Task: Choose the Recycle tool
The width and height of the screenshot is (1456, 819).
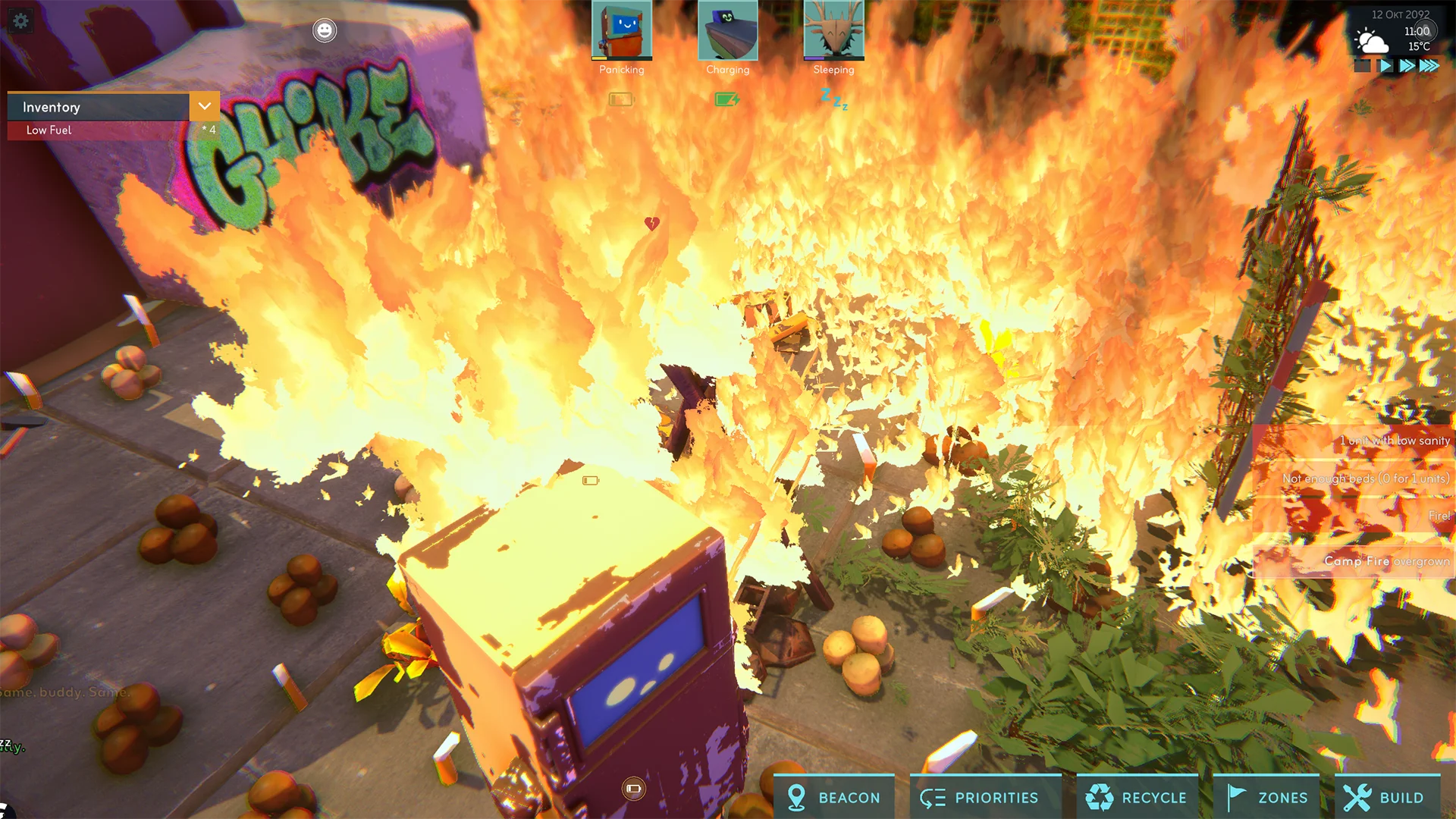Action: pyautogui.click(x=1137, y=797)
